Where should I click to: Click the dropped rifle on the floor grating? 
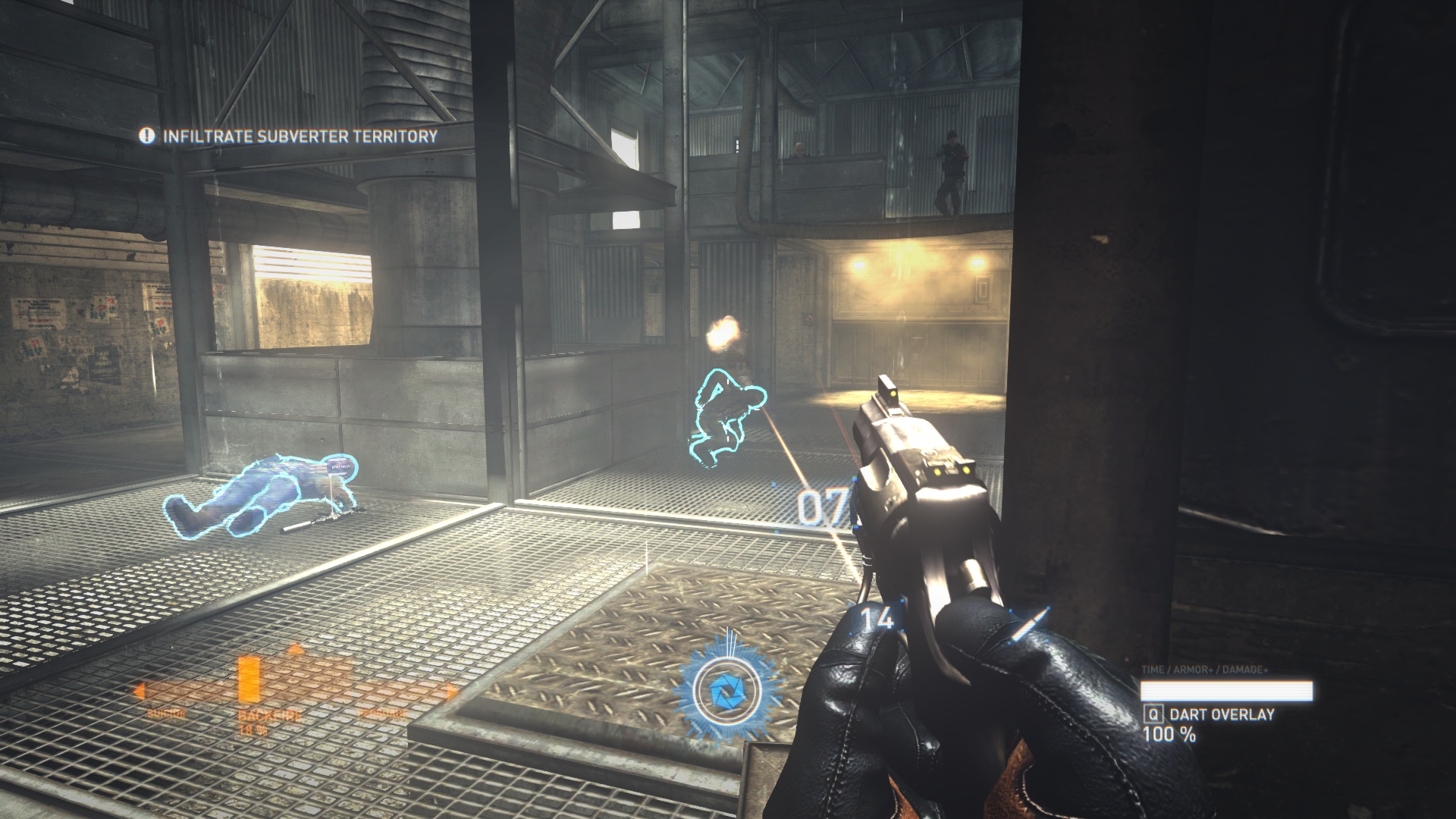[x=307, y=523]
